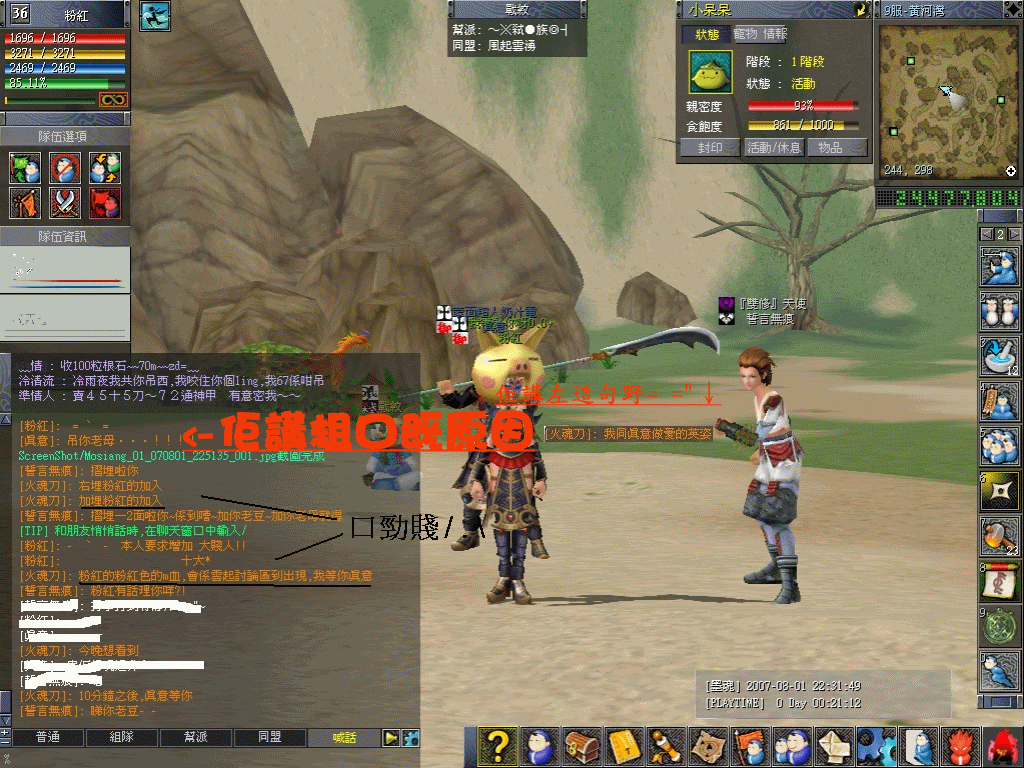Switch to the 組隊 party chat tab

point(121,738)
